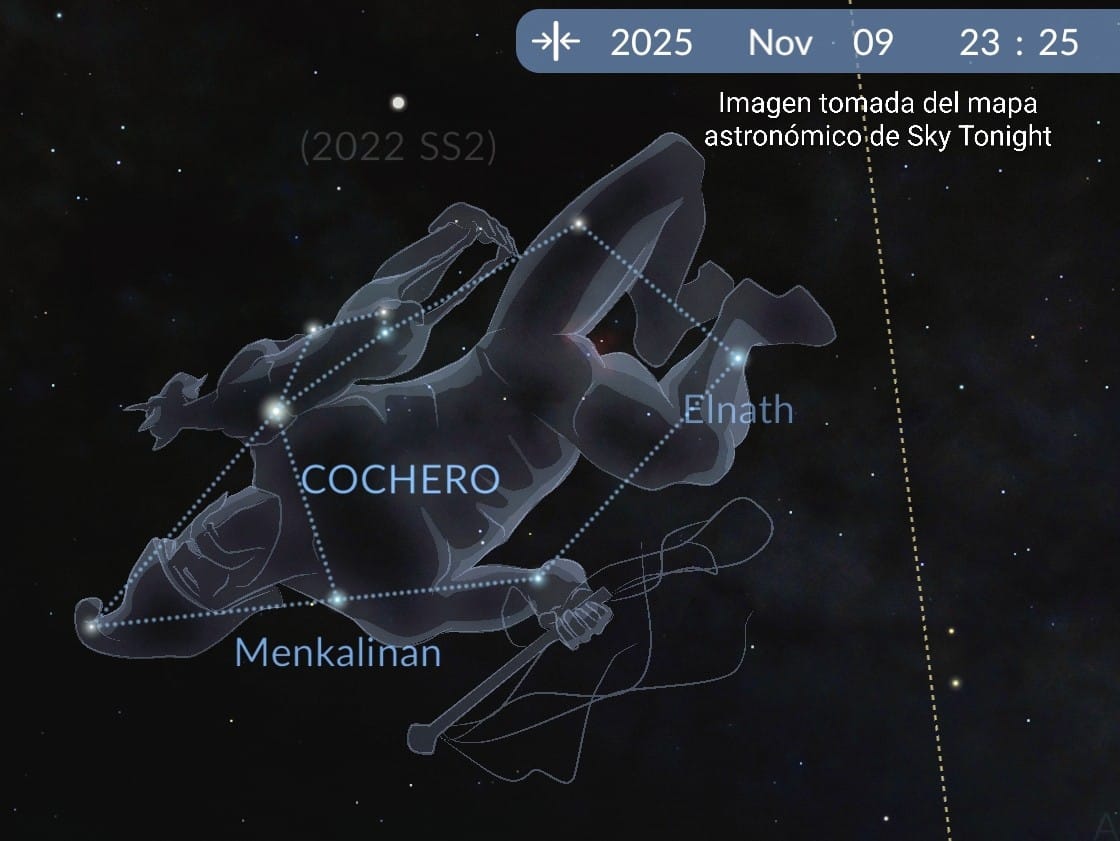Image resolution: width=1120 pixels, height=841 pixels.
Task: Select the day 09 field
Action: point(872,42)
